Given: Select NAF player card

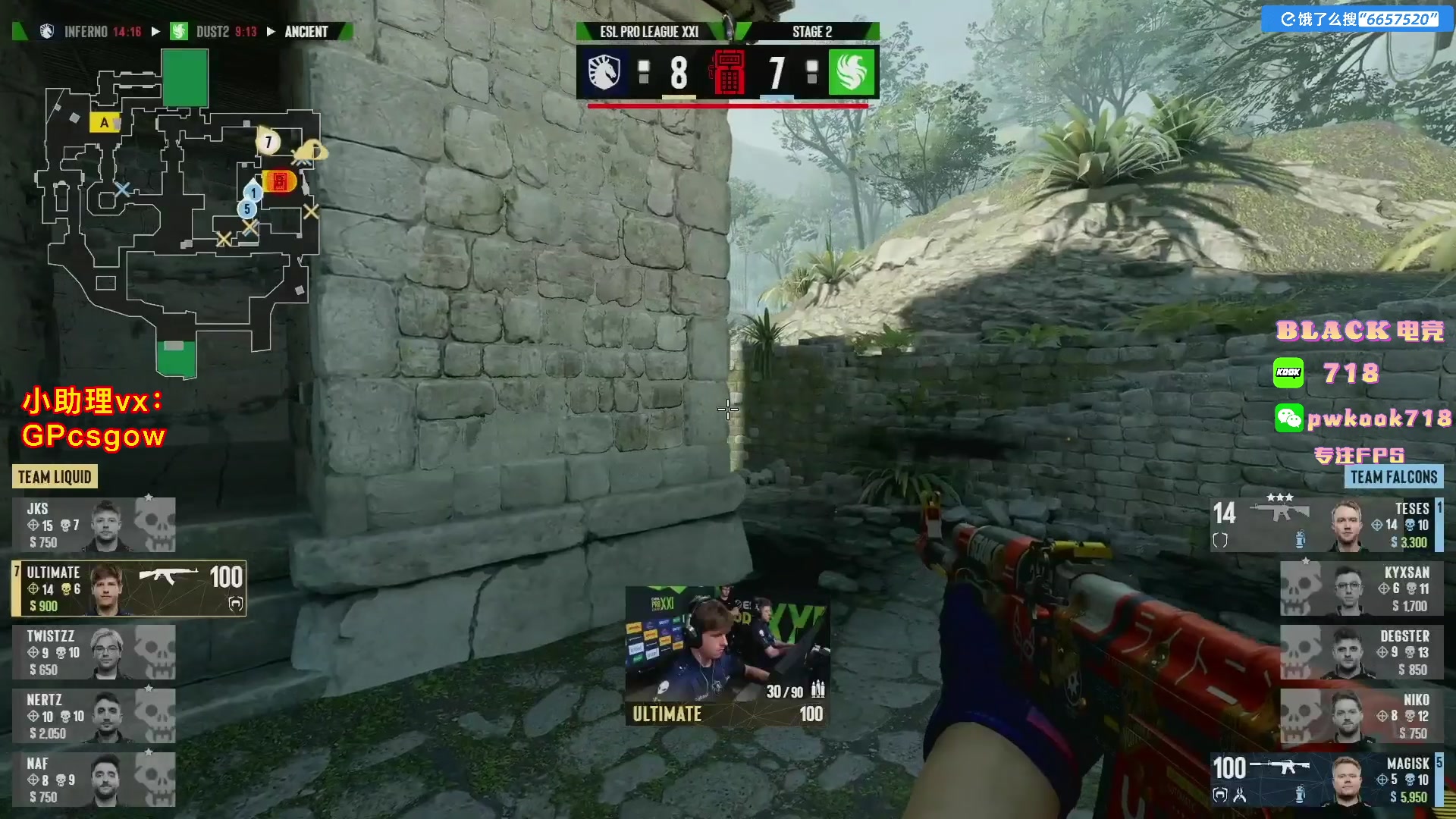Looking at the screenshot, I should pyautogui.click(x=93, y=780).
